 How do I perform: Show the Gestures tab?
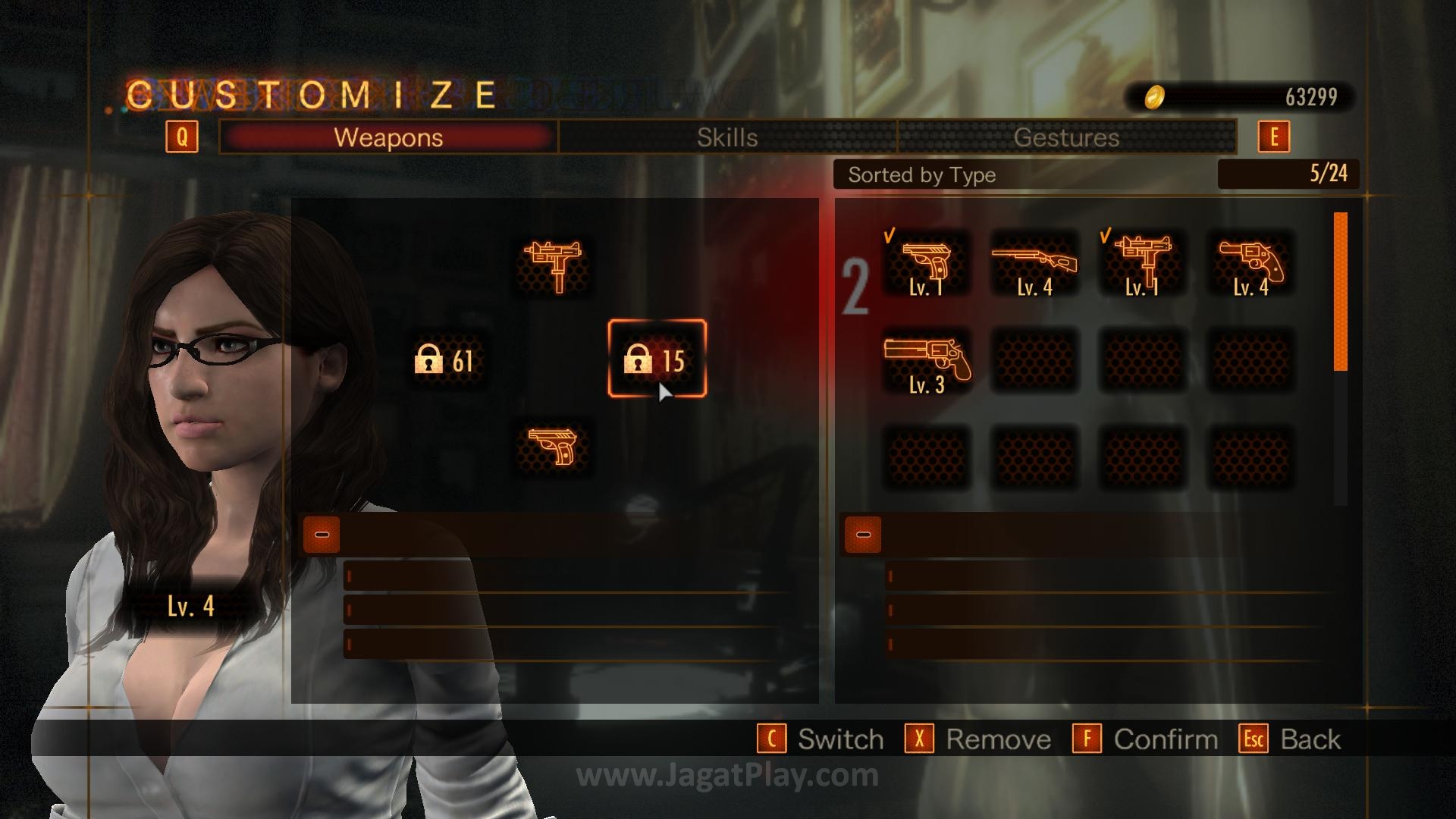1066,137
